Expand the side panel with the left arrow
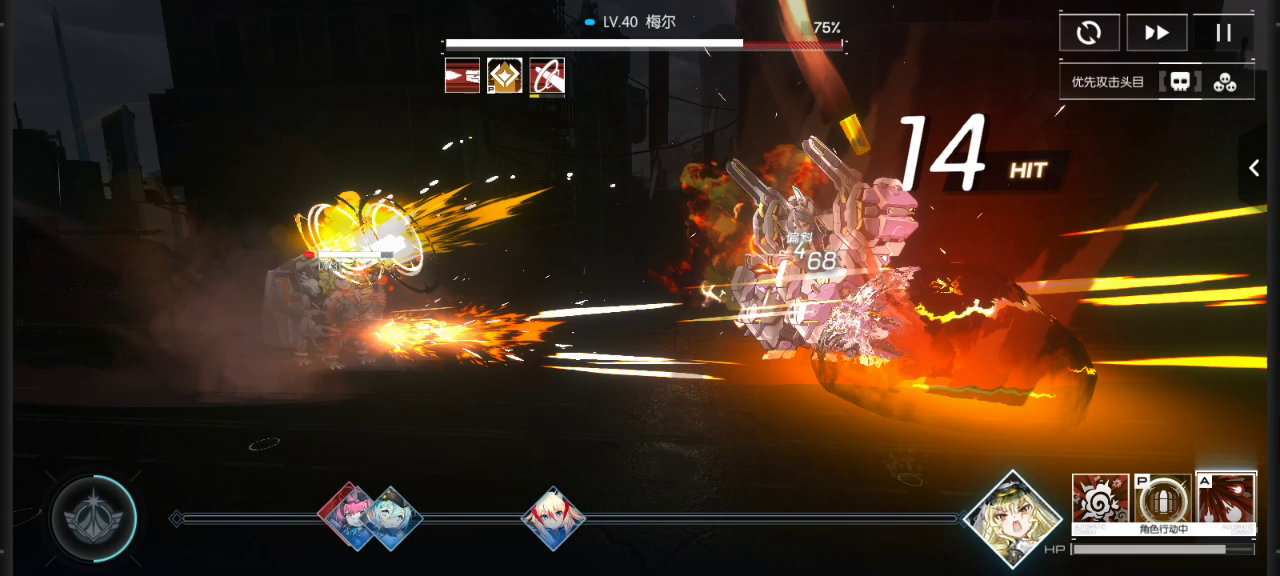The image size is (1280, 576). tap(1255, 169)
